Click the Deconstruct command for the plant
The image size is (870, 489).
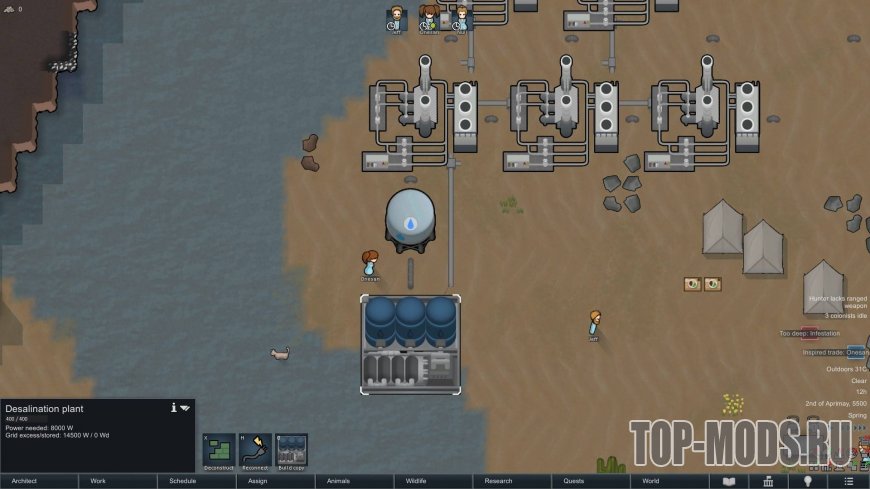[x=219, y=451]
